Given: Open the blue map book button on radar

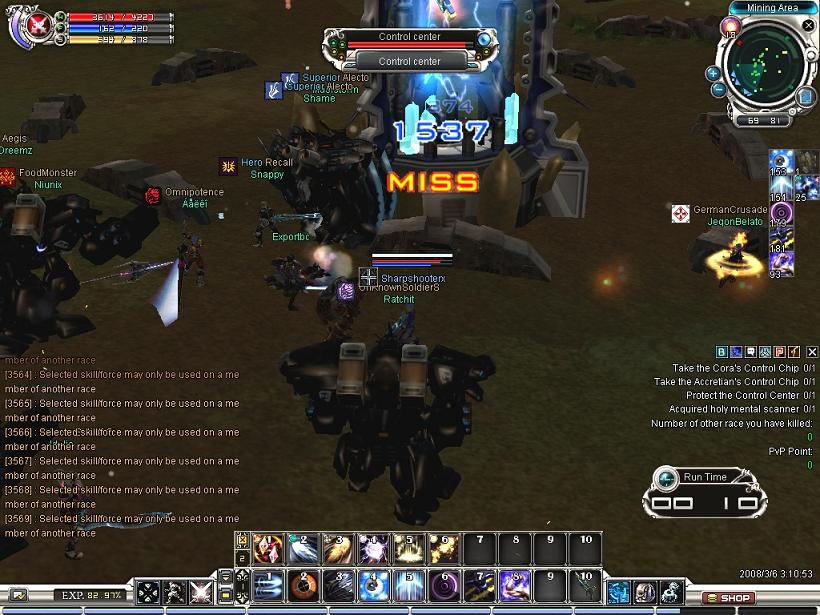Looking at the screenshot, I should click(806, 97).
